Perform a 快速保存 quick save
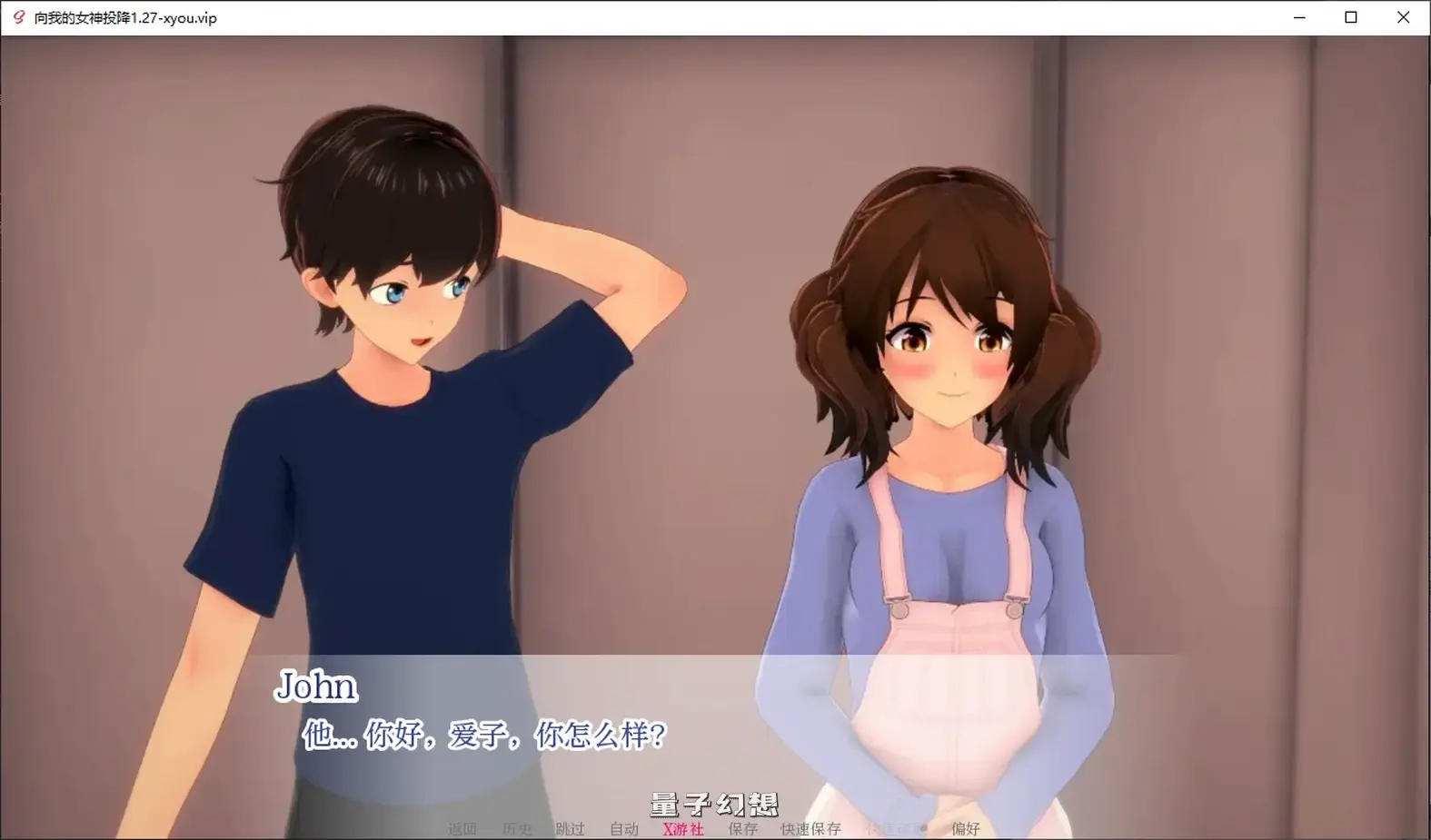This screenshot has height=840, width=1431. click(x=809, y=828)
